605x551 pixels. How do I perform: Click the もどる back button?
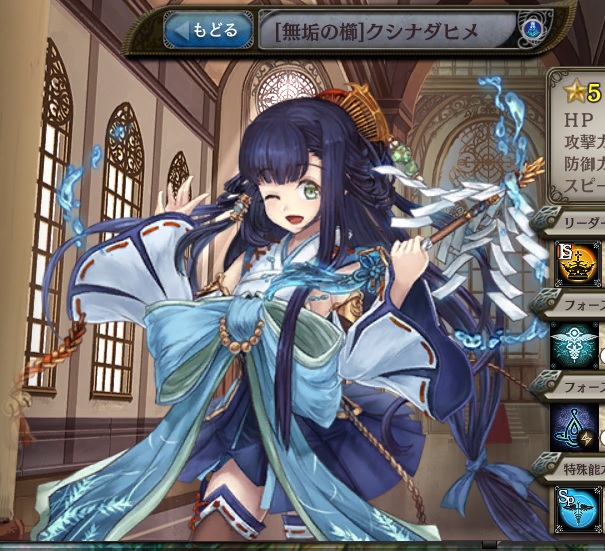click(208, 30)
